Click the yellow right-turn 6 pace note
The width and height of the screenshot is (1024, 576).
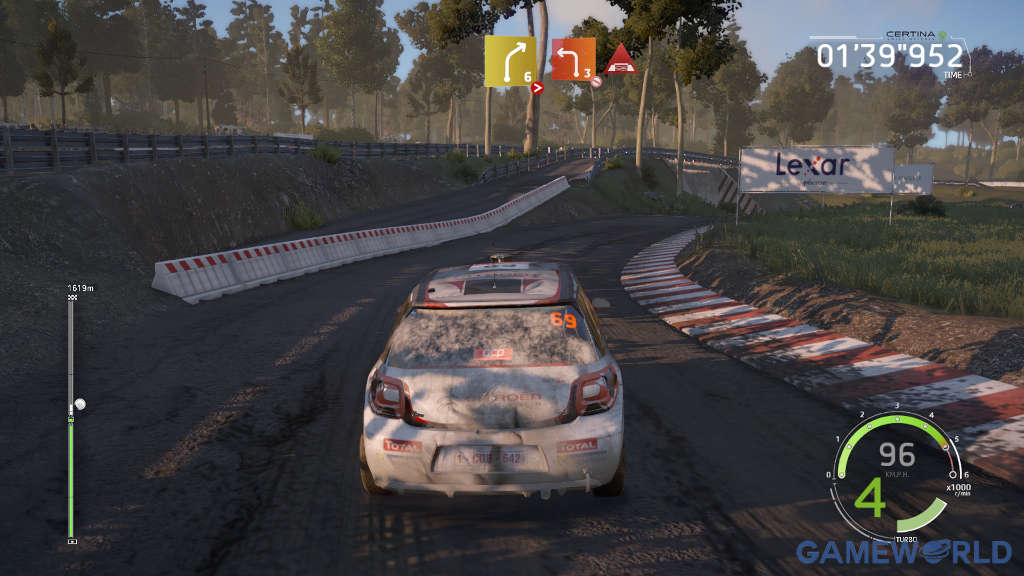pos(510,61)
